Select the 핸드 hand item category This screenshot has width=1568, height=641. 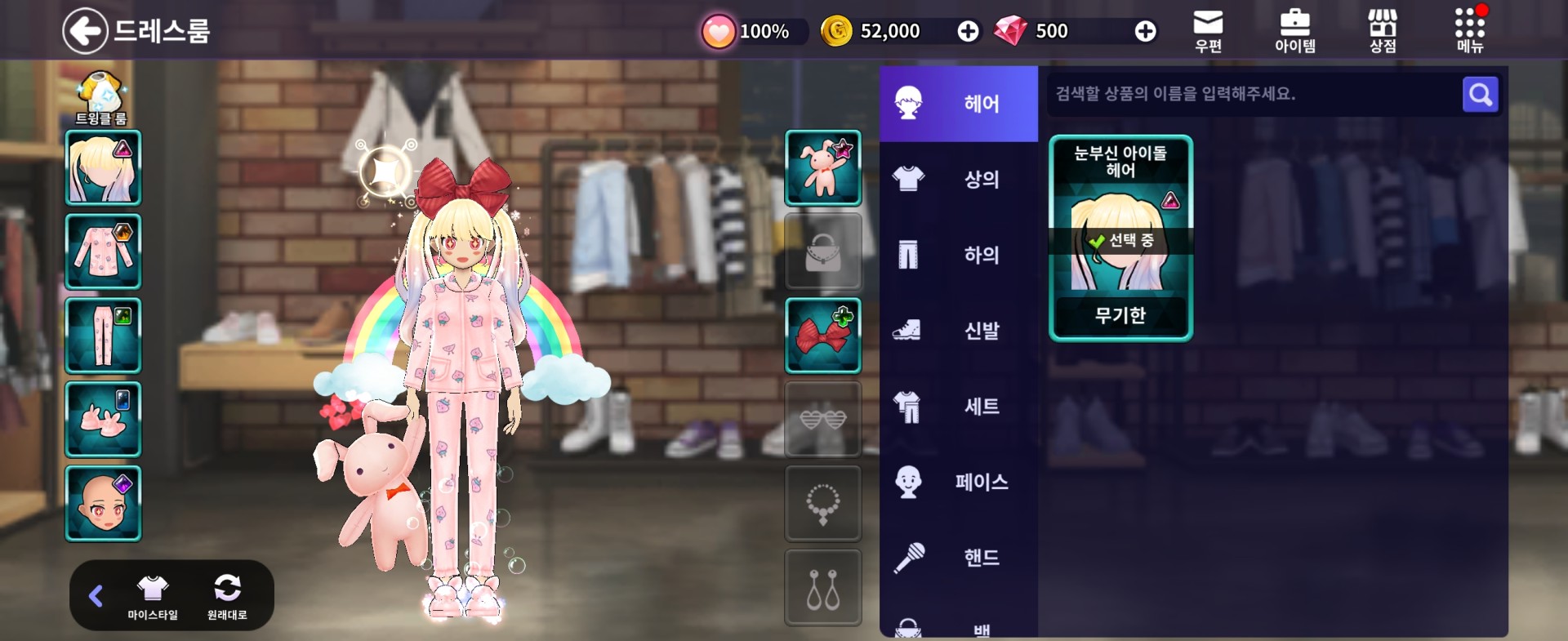point(959,558)
